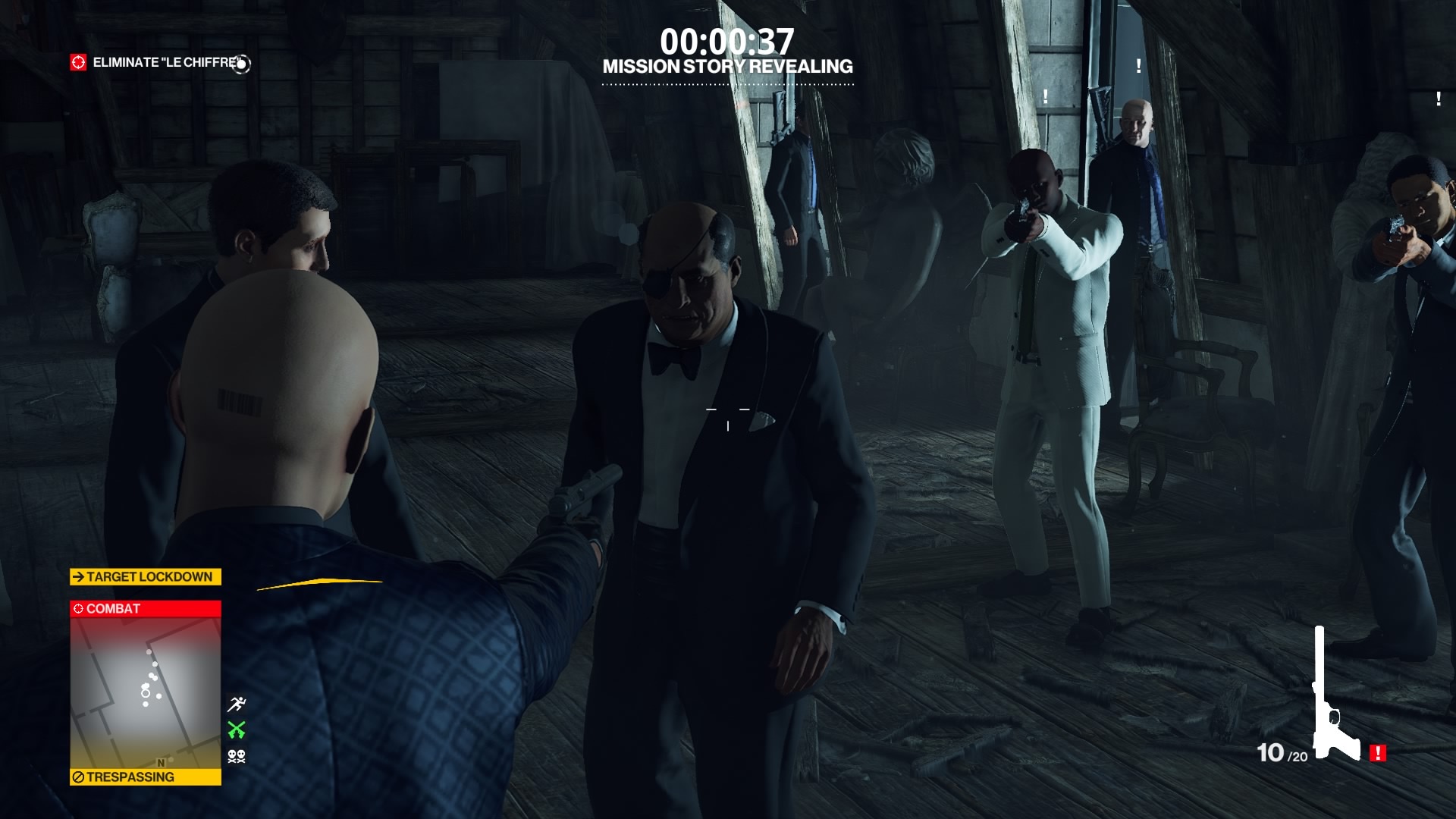Click the twin skulls status icon
1456x819 pixels.
tap(237, 756)
